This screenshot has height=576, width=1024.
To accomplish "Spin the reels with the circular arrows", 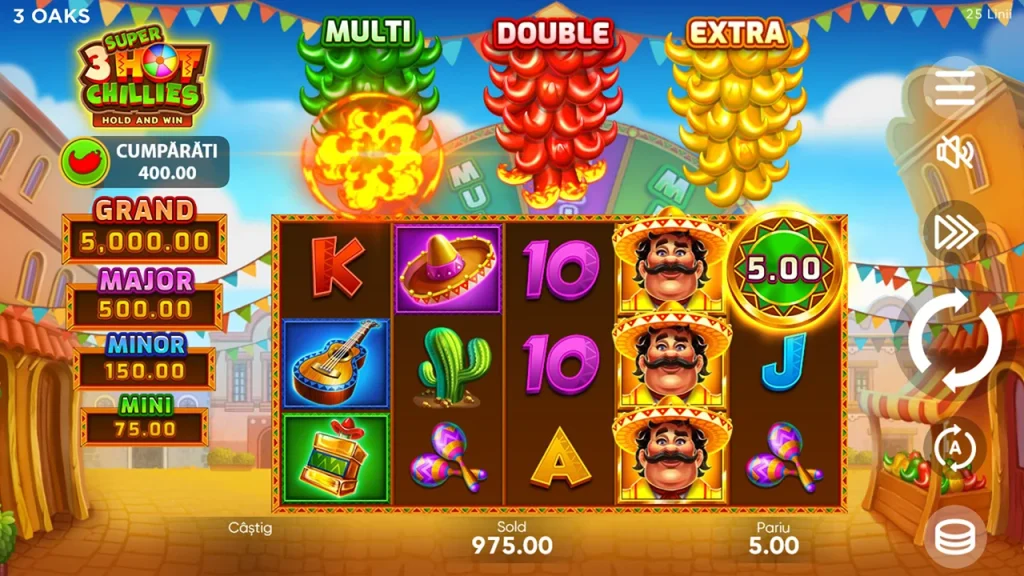I will coord(955,342).
